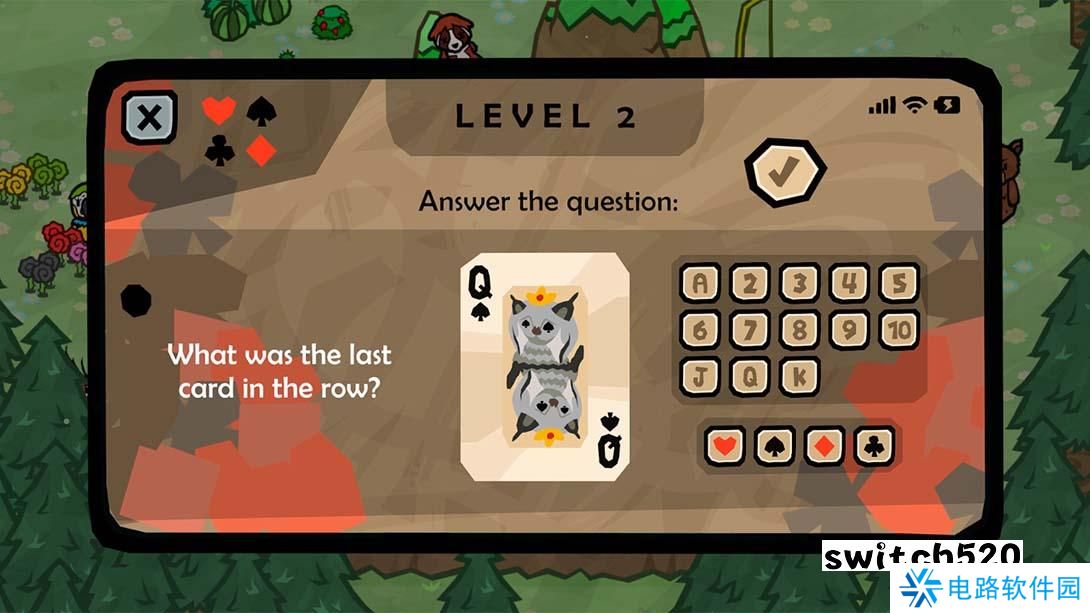Confirm the answer with the checkmark button
The image size is (1090, 613).
click(784, 173)
